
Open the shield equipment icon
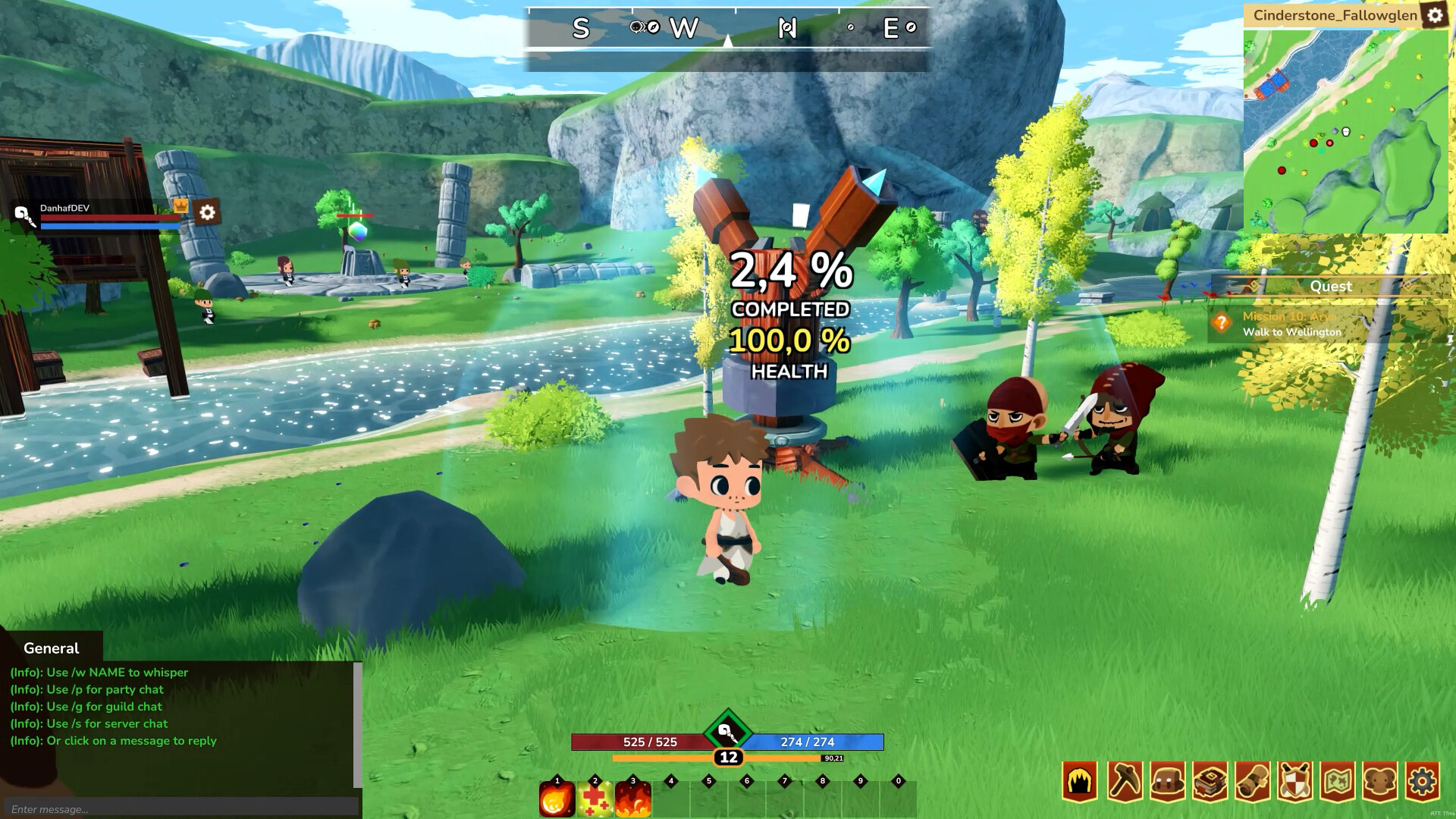(1294, 780)
